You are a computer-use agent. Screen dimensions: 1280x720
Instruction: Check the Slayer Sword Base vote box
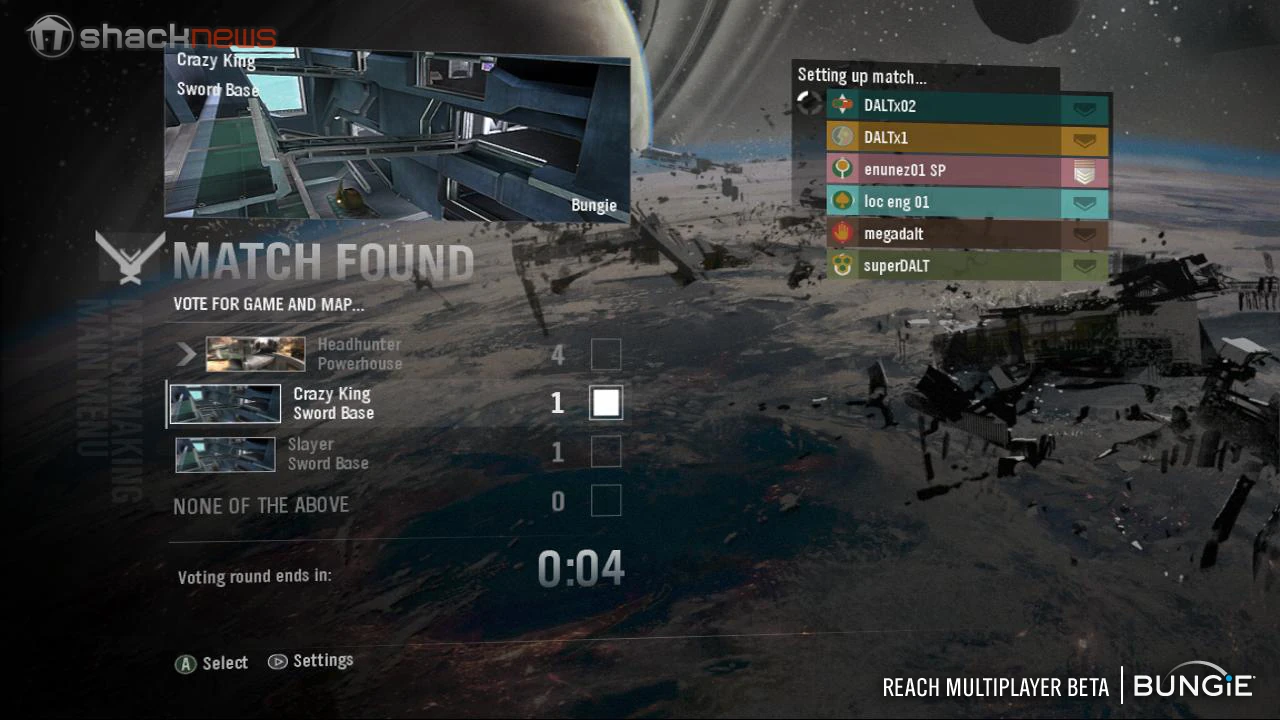point(607,452)
